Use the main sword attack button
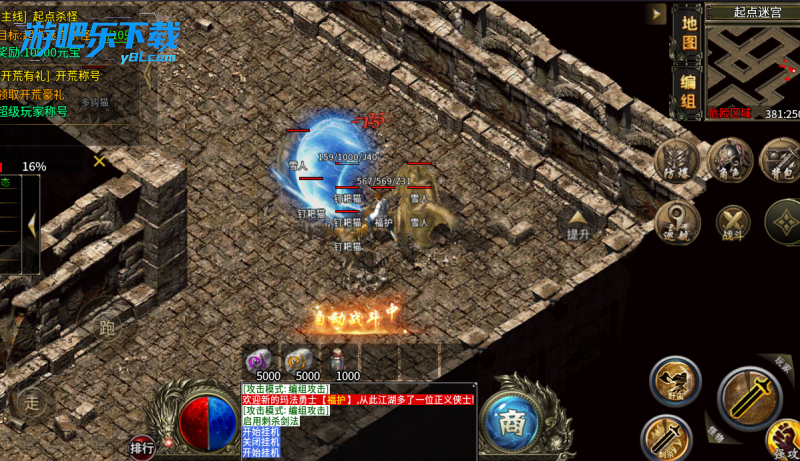The image size is (800, 461). (x=750, y=398)
